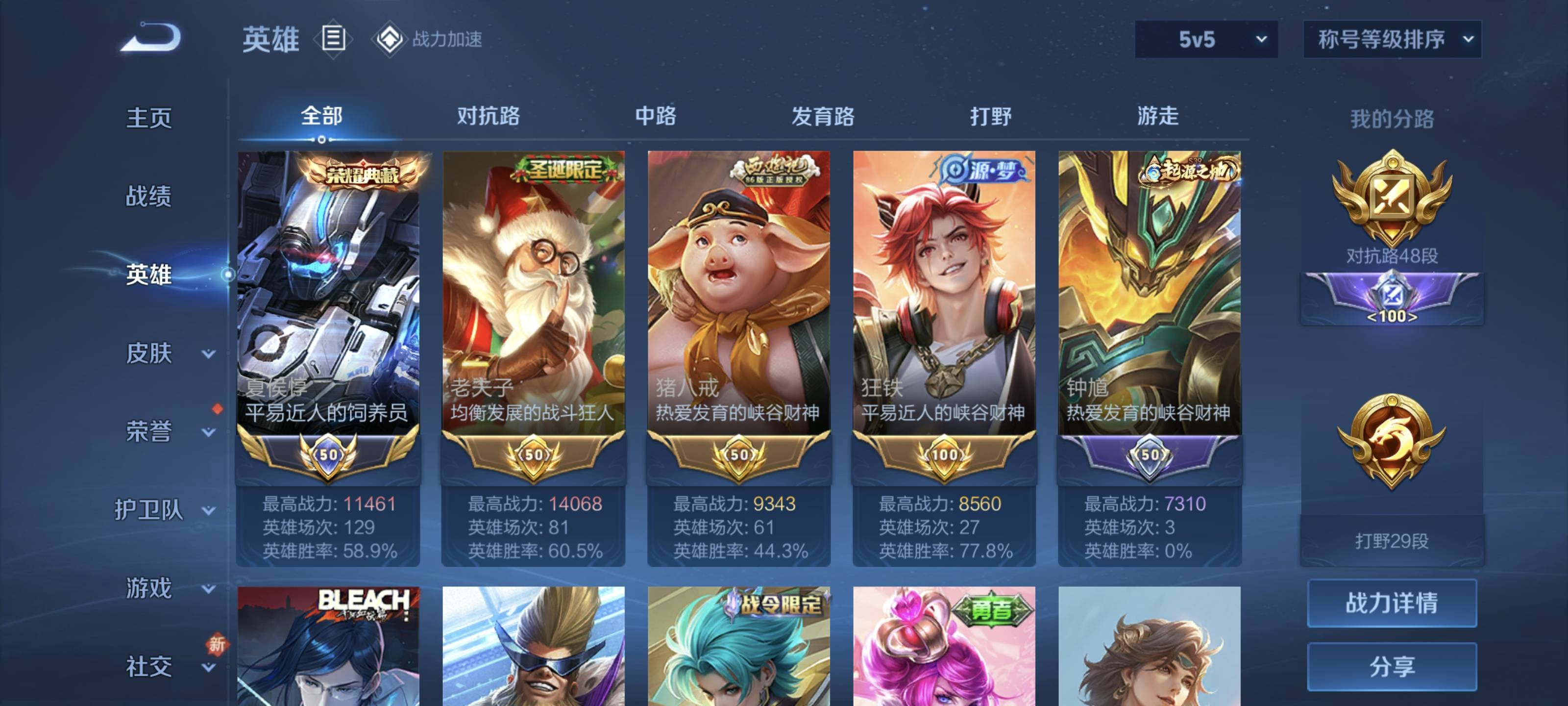Open the 主页 menu entry
Screen dimensions: 1568x706
click(x=148, y=118)
